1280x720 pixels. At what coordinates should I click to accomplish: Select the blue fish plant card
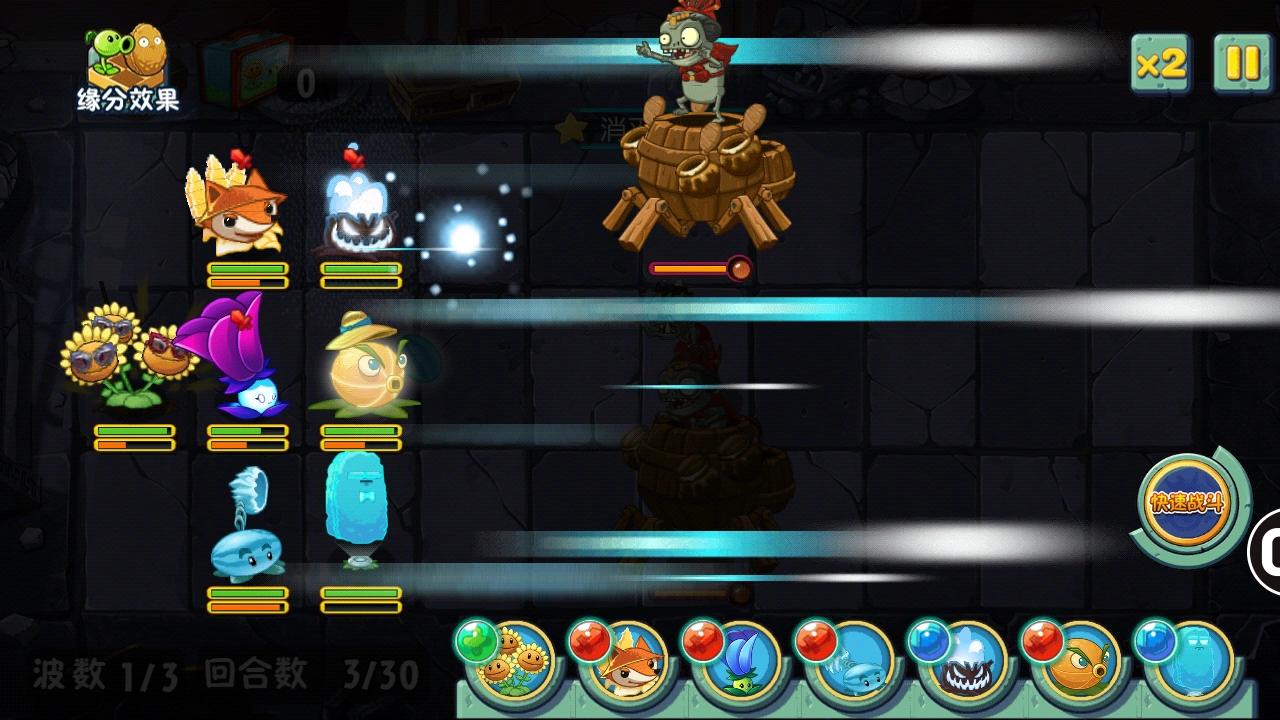click(854, 668)
